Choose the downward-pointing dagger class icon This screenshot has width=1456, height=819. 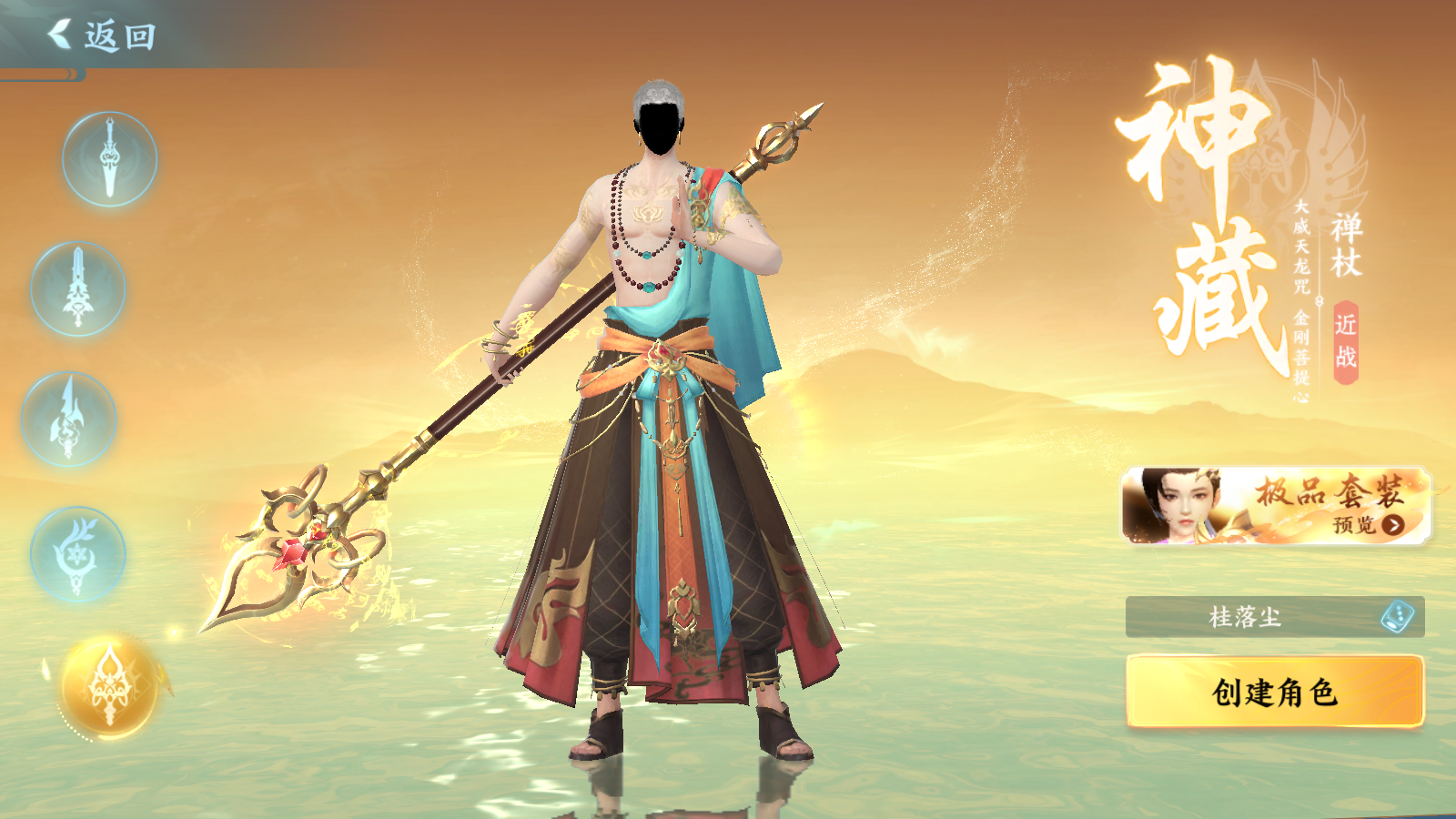click(x=109, y=159)
